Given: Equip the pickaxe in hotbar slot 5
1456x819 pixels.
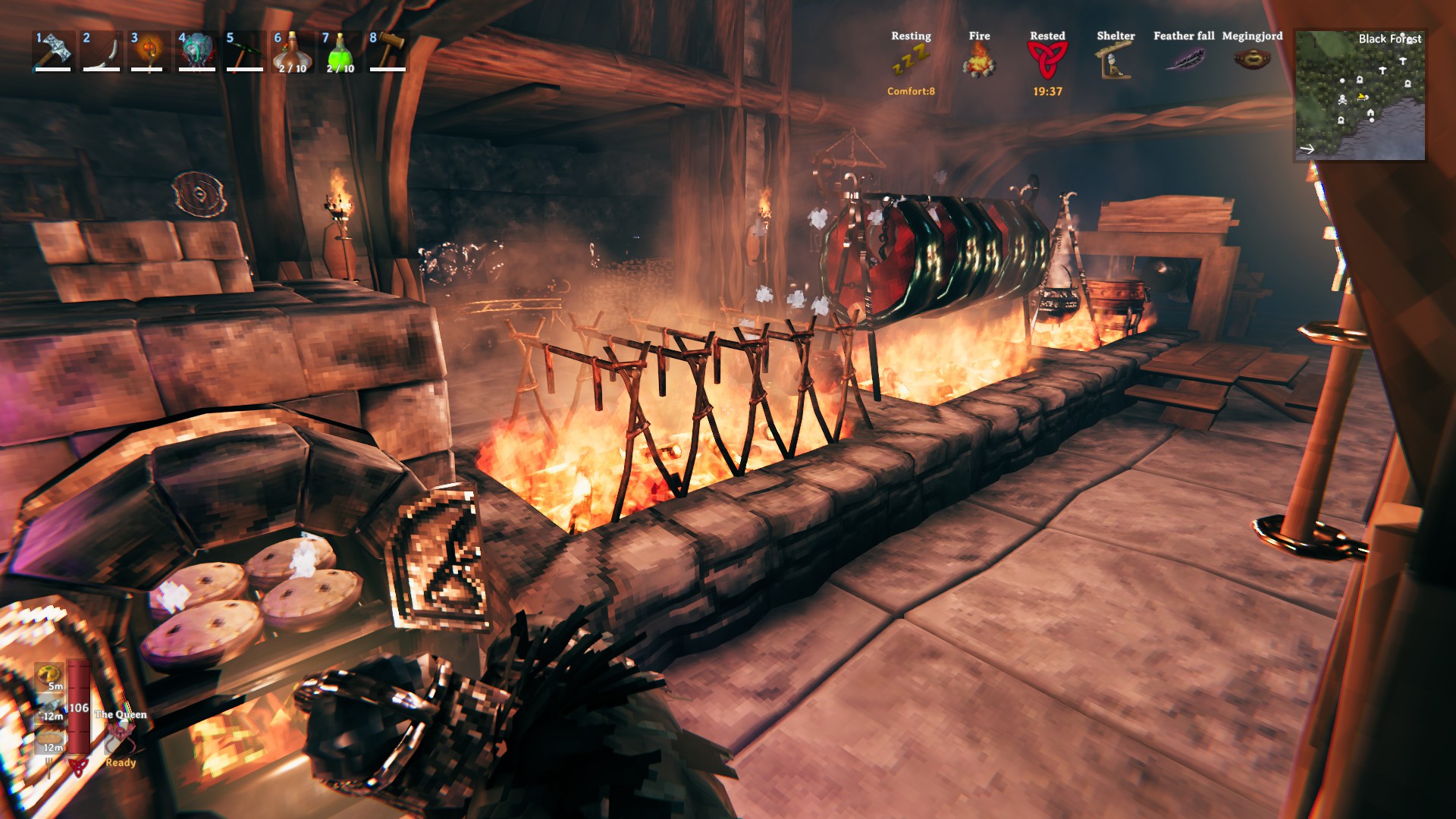Looking at the screenshot, I should (244, 50).
